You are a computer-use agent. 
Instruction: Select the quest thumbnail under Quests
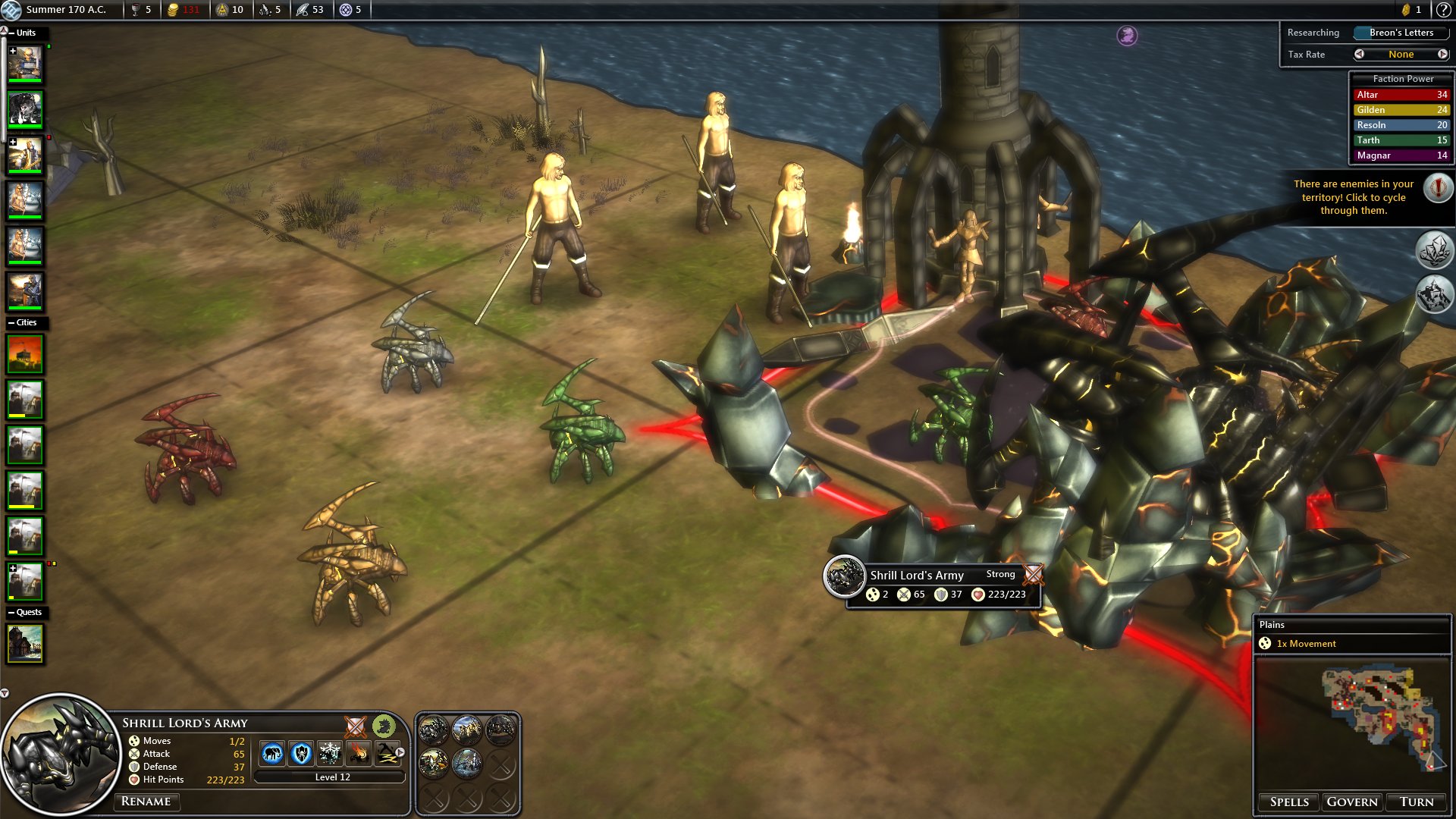click(25, 643)
